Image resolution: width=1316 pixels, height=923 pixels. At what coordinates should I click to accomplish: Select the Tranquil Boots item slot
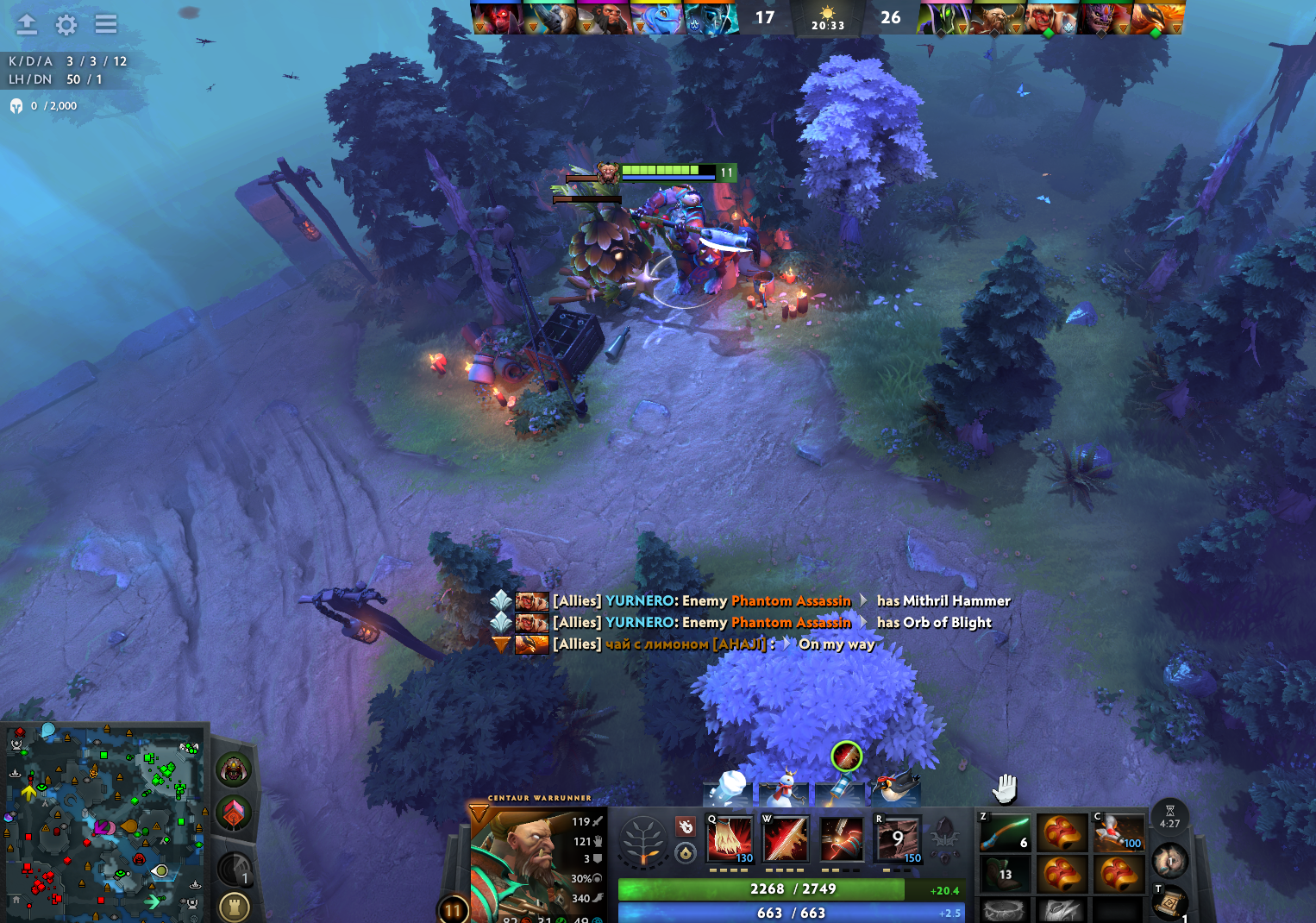pos(1005,873)
